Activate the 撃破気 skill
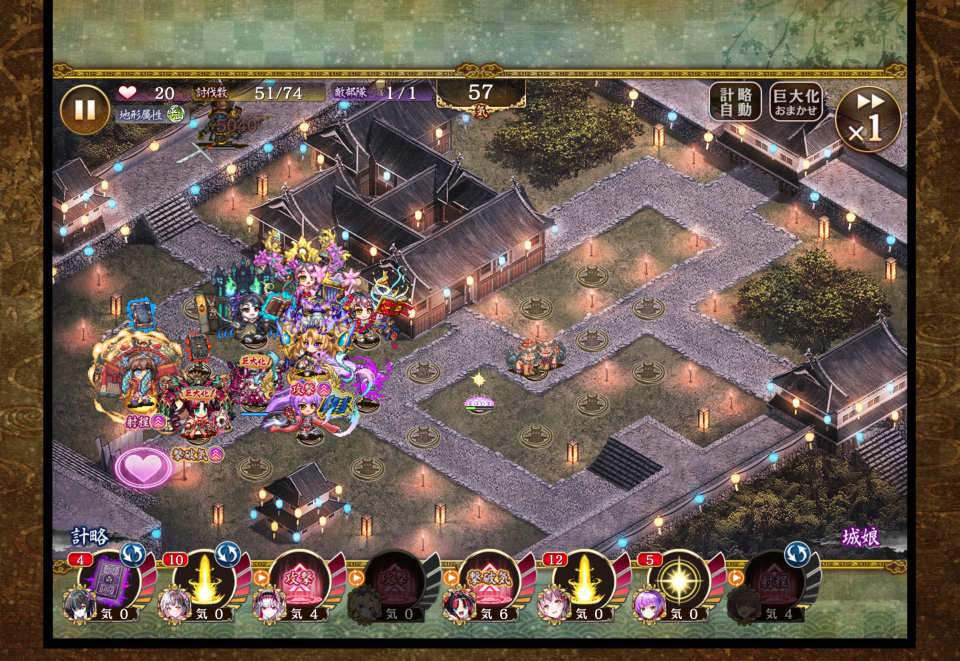This screenshot has width=960, height=661. [490, 578]
